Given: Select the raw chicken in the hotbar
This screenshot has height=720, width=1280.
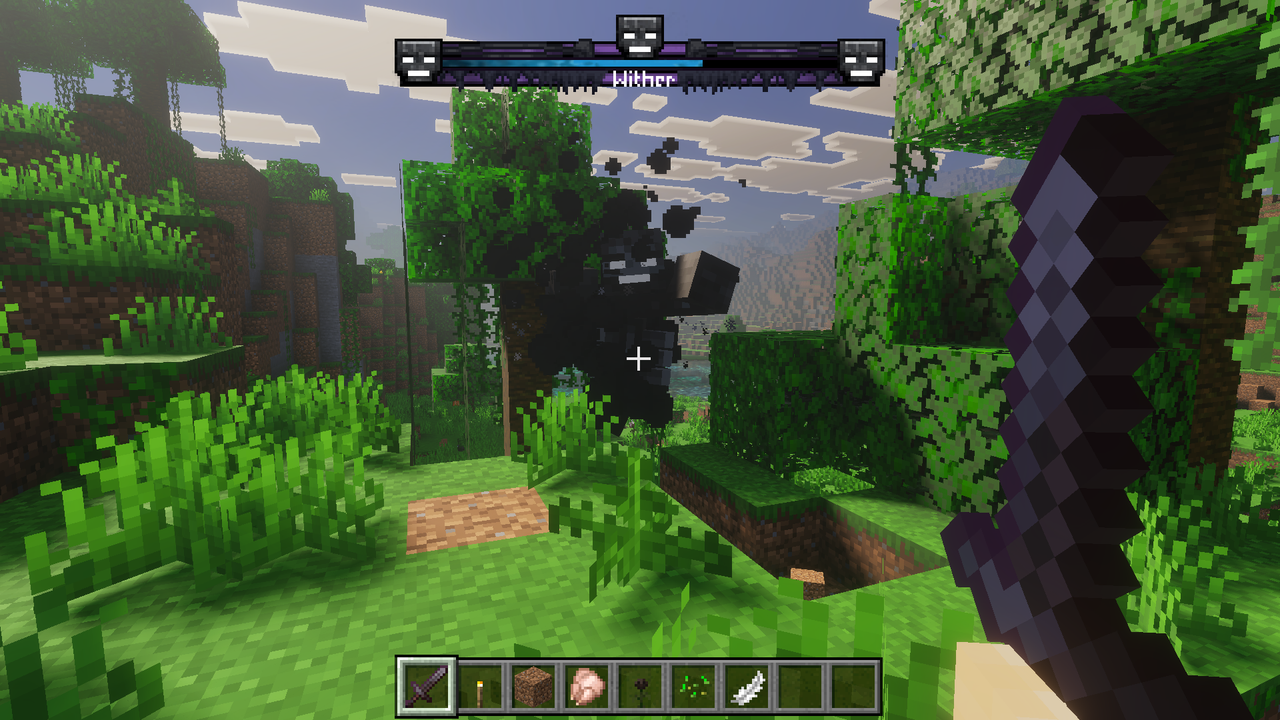Looking at the screenshot, I should coord(586,685).
